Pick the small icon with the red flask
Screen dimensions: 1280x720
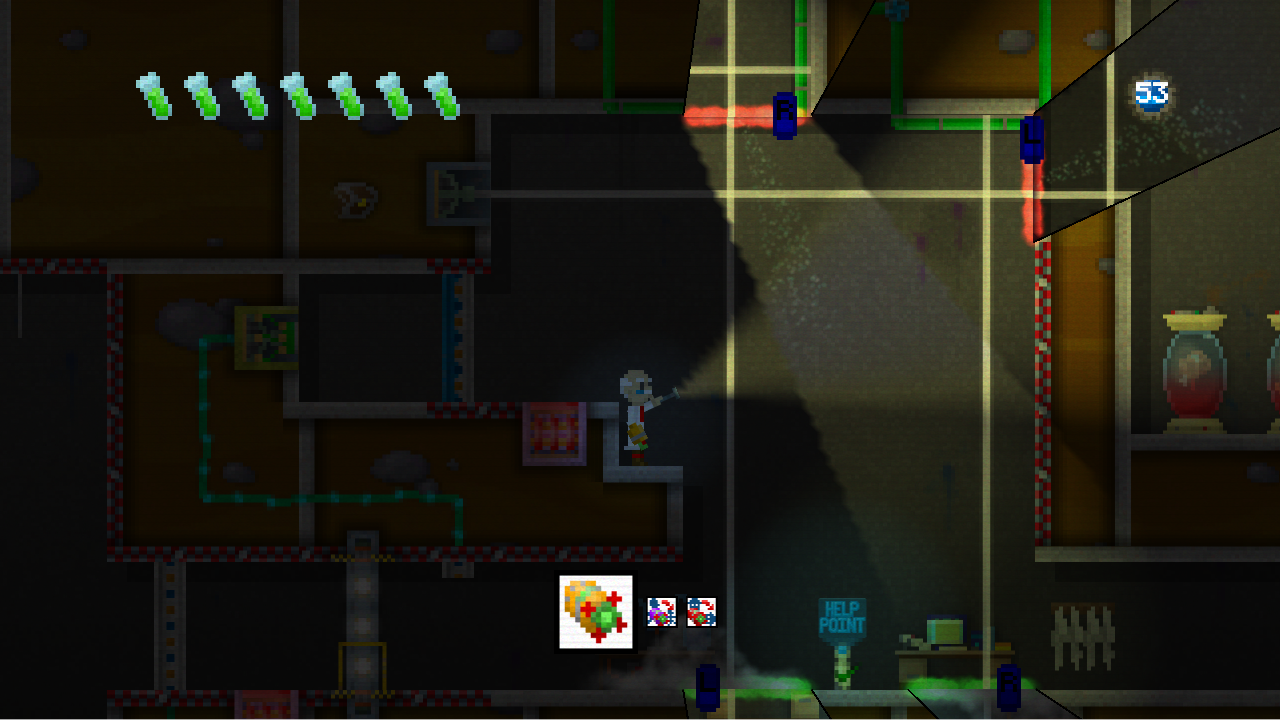[x=701, y=612]
